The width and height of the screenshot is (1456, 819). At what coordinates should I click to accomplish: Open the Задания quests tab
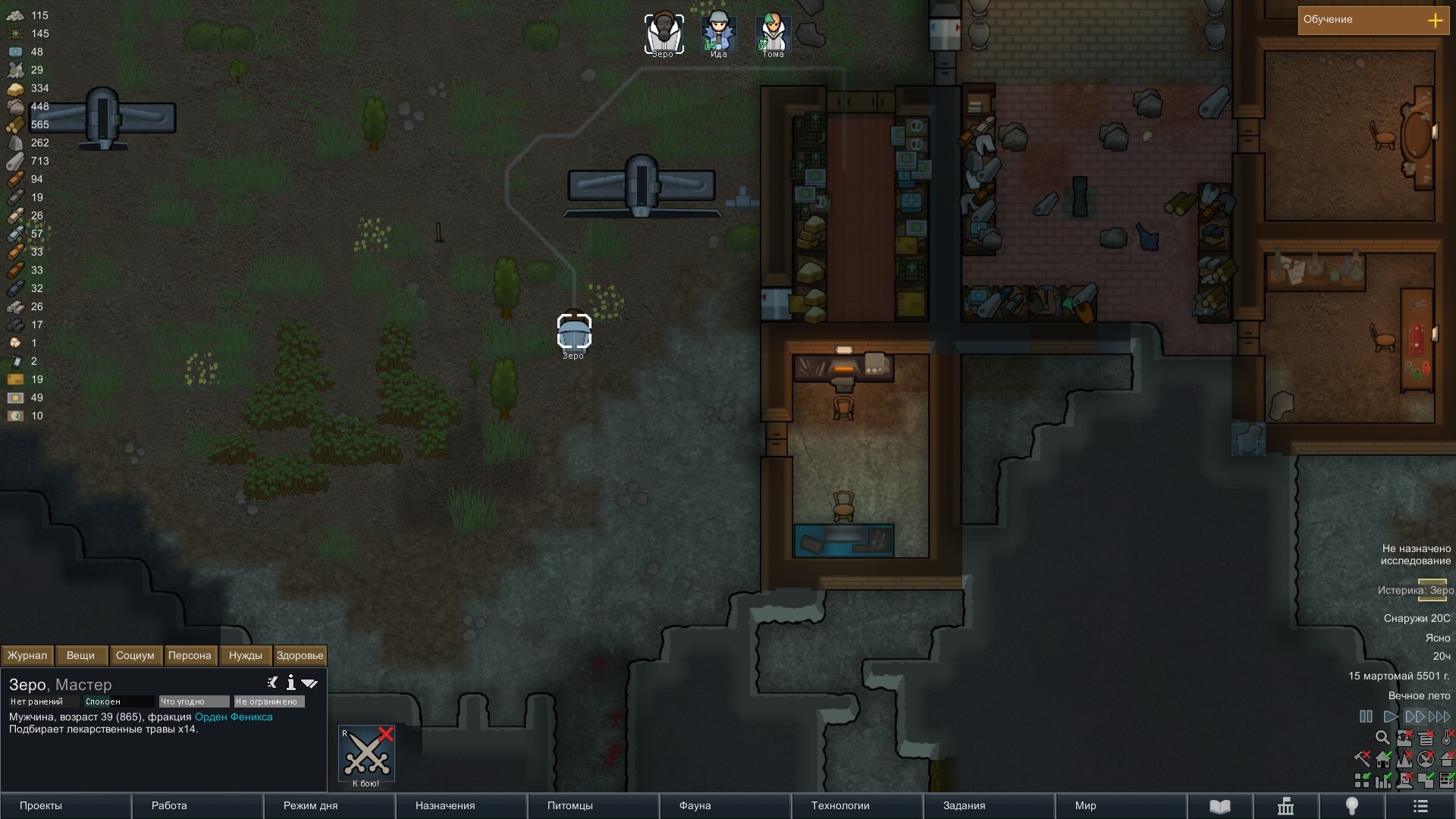(989, 805)
